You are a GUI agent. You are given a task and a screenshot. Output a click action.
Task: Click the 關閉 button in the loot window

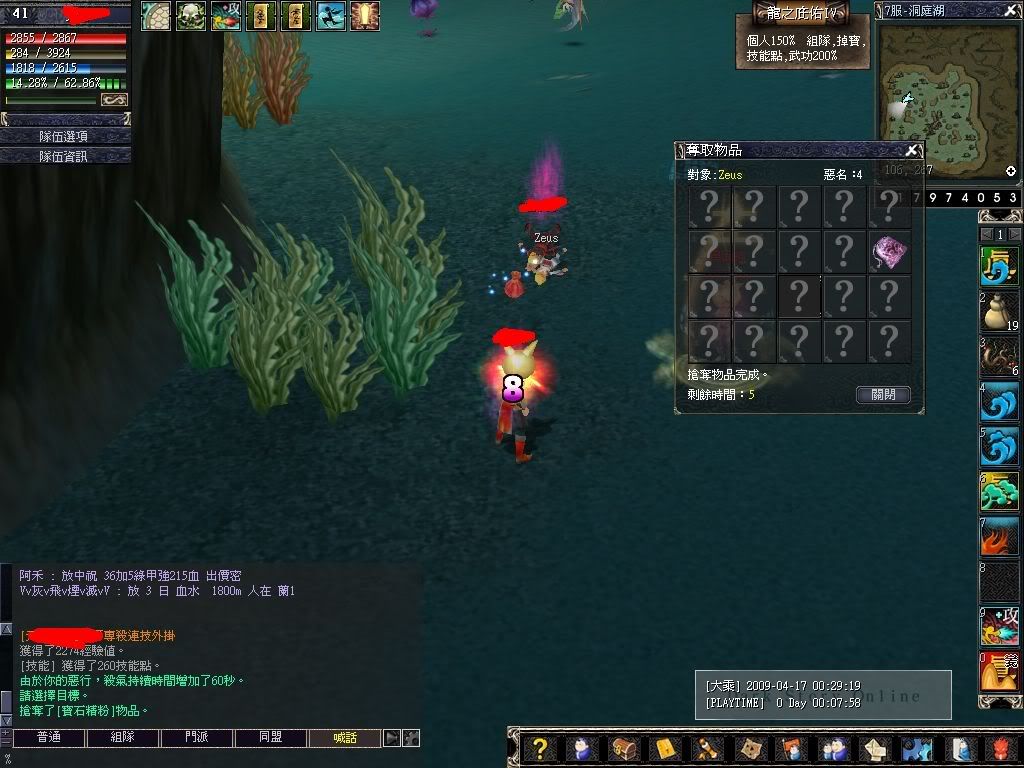(883, 395)
